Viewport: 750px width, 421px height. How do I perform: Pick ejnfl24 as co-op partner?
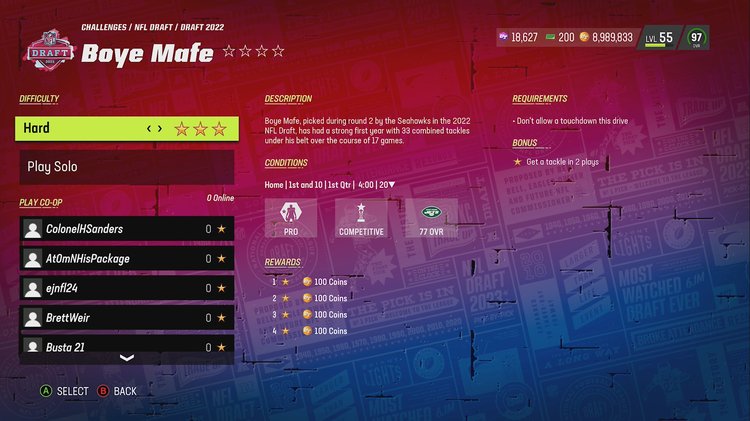[126, 288]
